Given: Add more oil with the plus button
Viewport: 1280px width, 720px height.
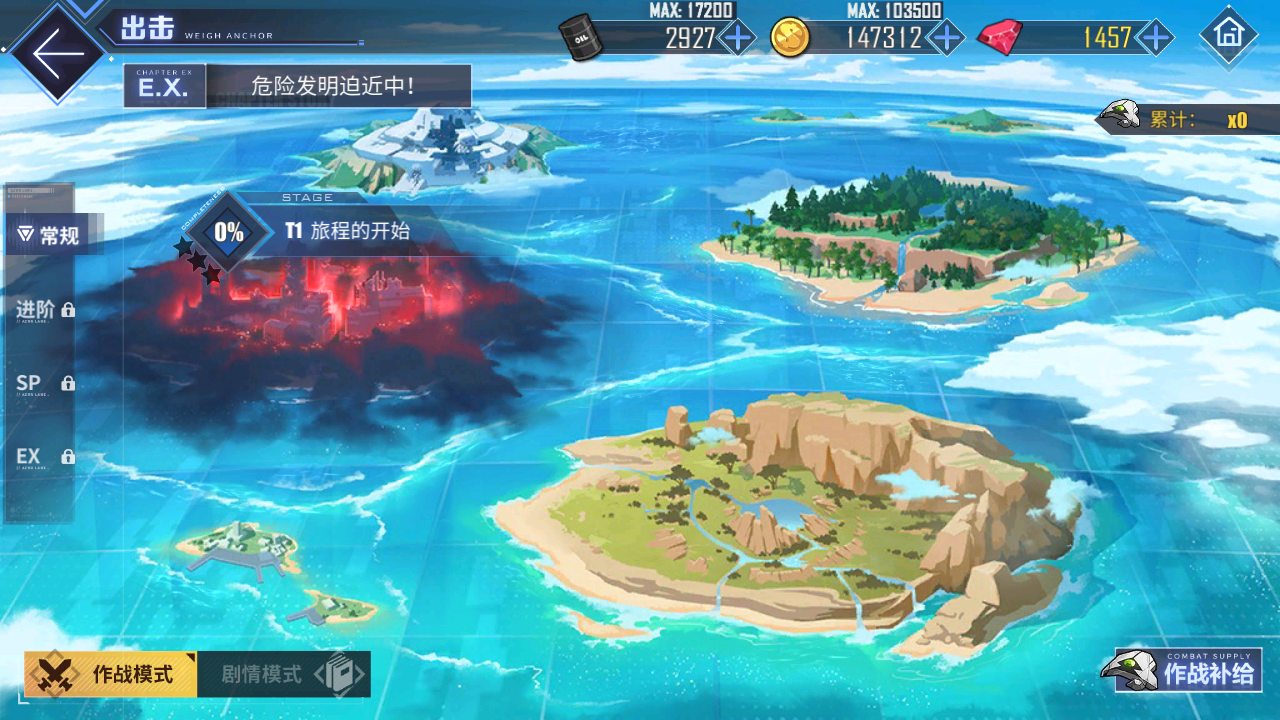Looking at the screenshot, I should click(x=738, y=38).
